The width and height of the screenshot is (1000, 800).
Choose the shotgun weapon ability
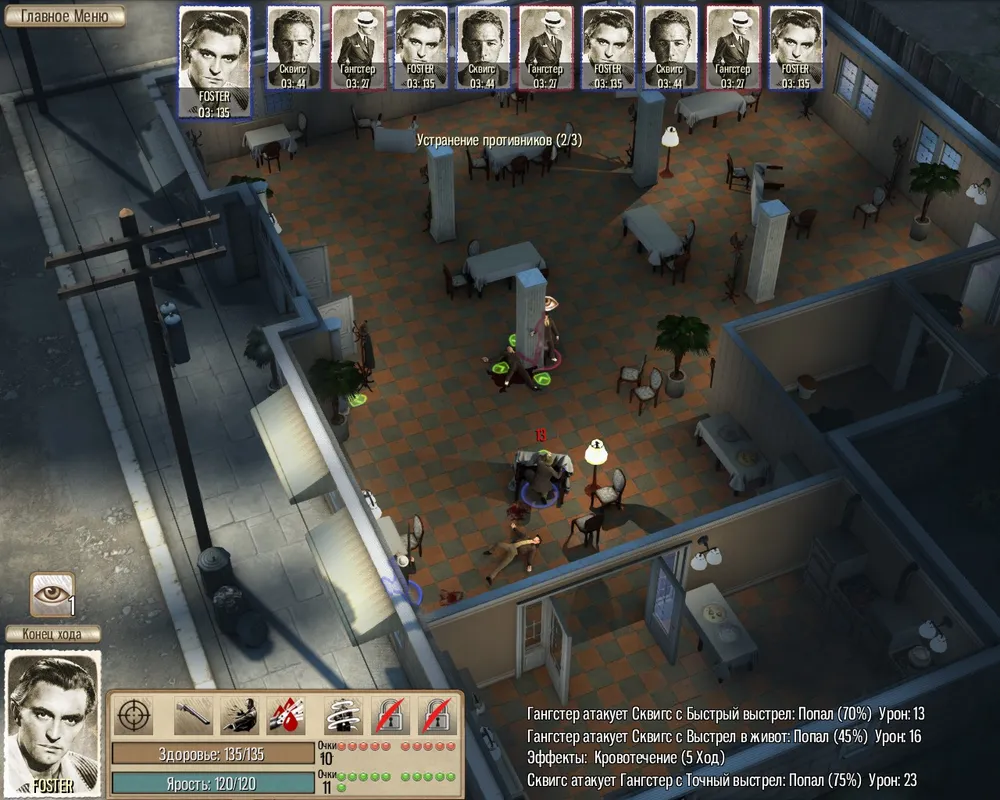[x=193, y=715]
